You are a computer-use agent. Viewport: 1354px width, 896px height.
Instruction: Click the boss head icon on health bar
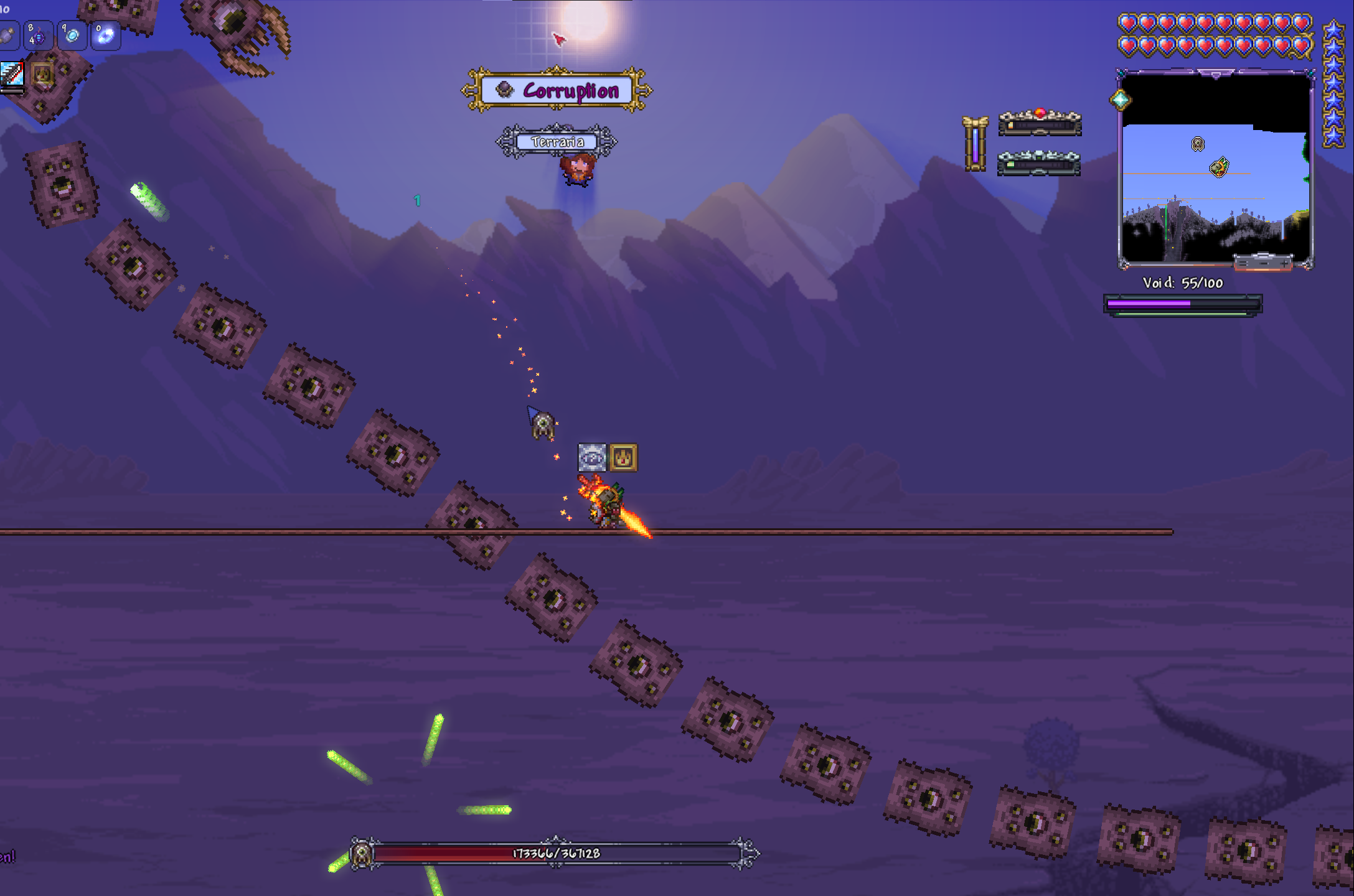click(362, 854)
